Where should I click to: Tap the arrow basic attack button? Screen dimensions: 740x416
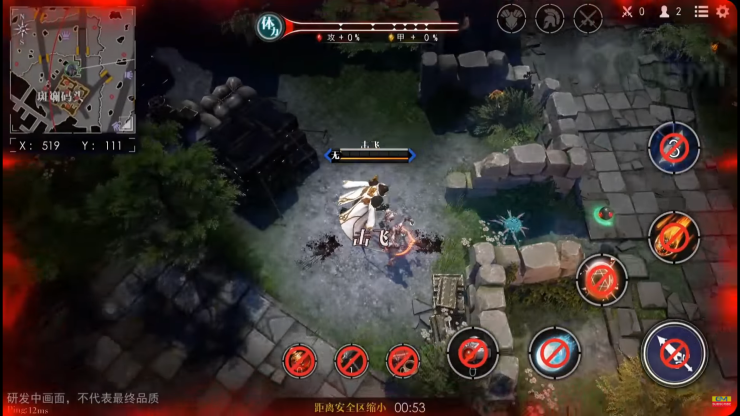pyautogui.click(x=674, y=352)
